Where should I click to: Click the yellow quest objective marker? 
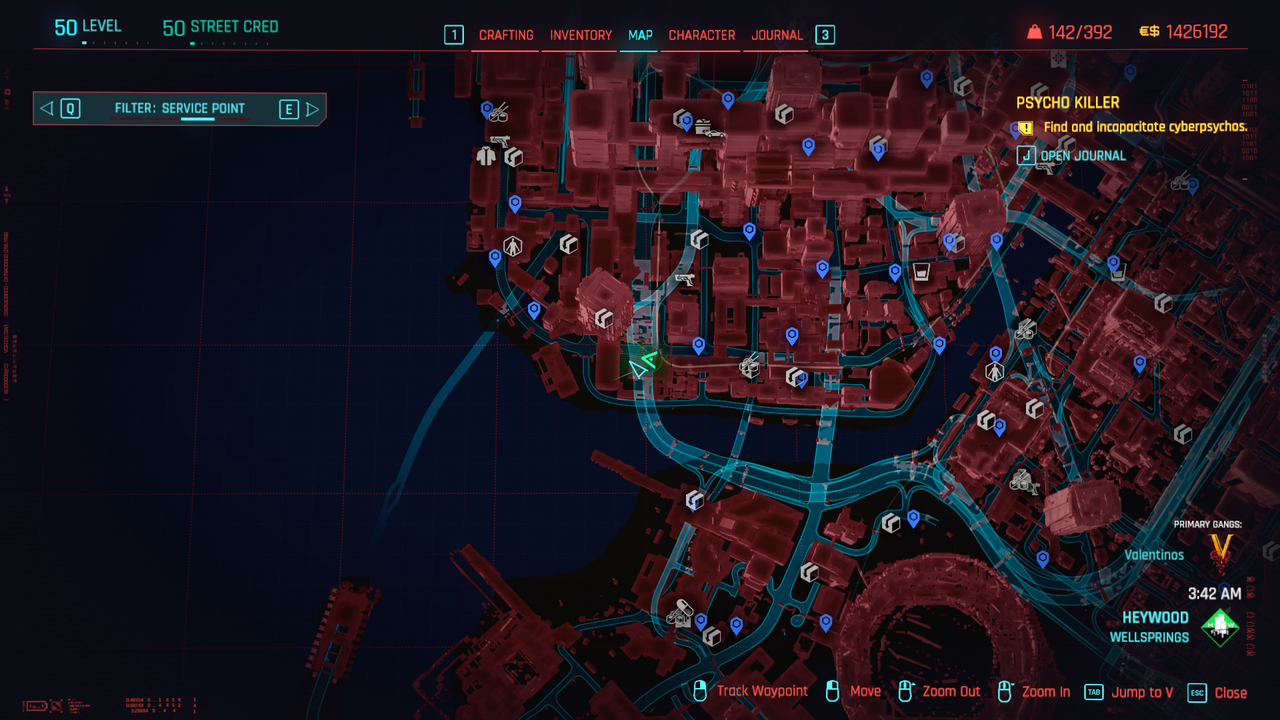point(1026,128)
